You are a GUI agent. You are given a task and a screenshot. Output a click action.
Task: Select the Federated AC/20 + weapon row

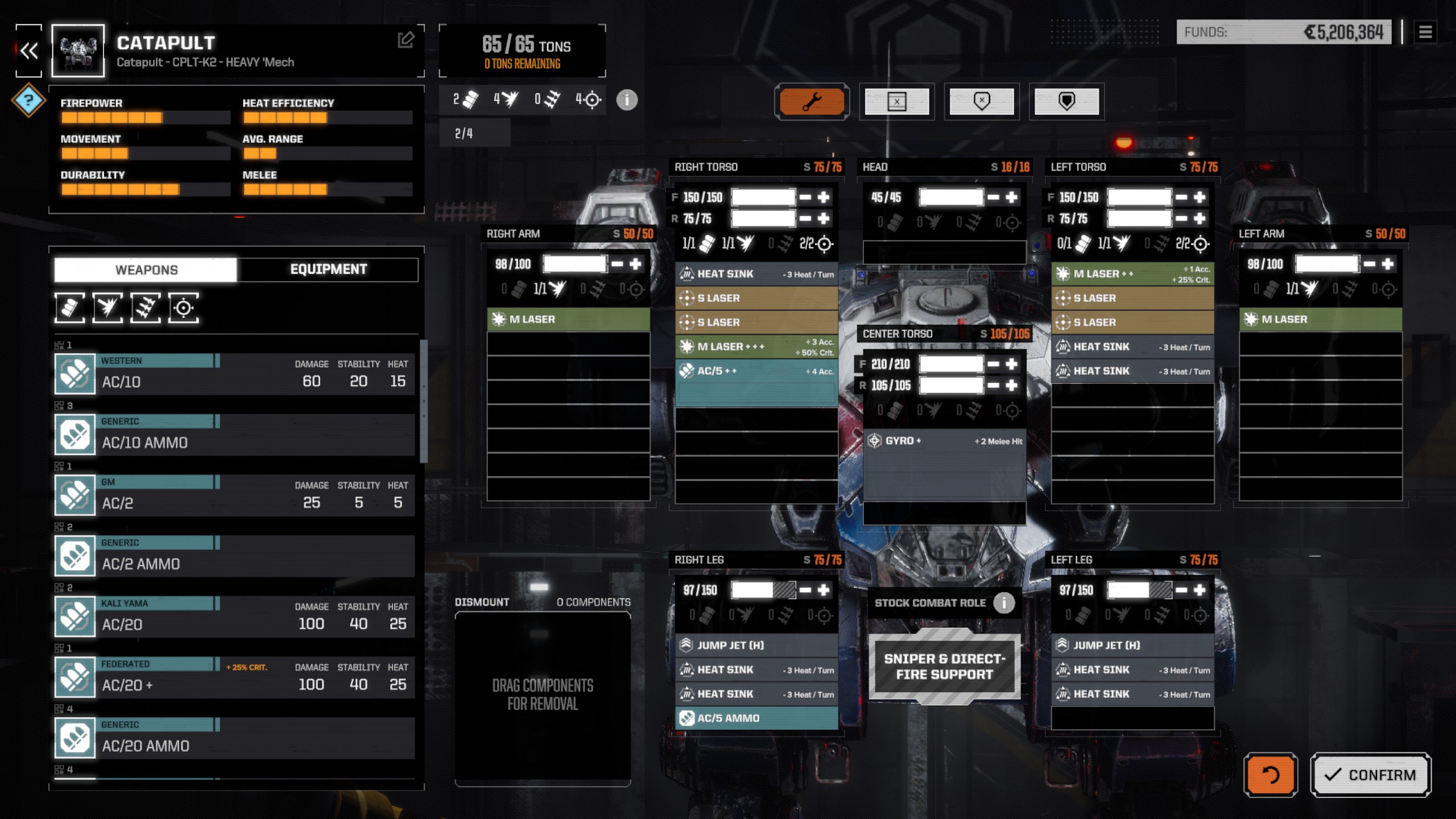click(x=234, y=677)
